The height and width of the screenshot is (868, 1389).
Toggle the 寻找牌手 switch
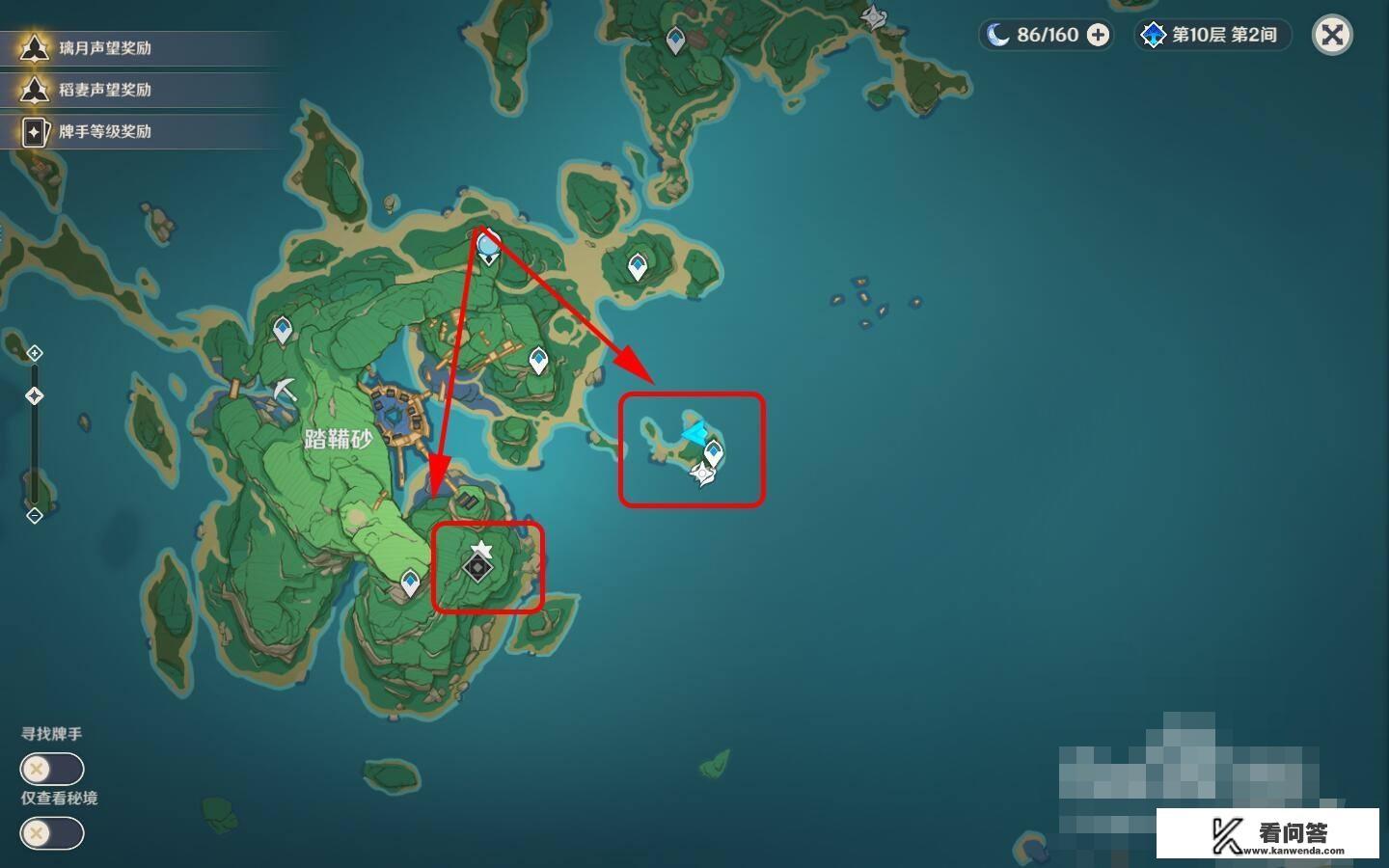(x=52, y=769)
